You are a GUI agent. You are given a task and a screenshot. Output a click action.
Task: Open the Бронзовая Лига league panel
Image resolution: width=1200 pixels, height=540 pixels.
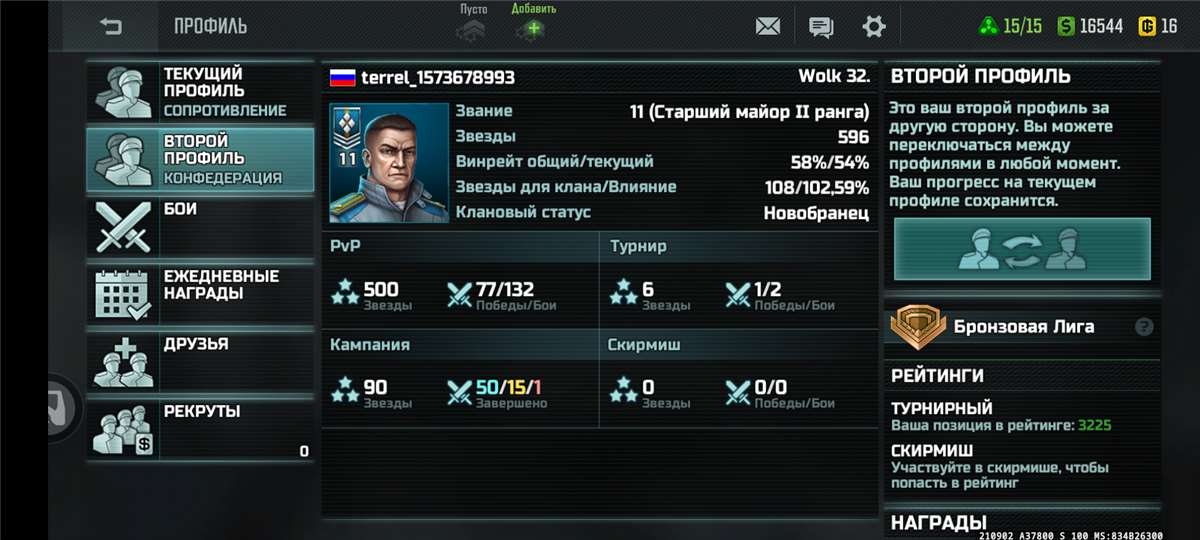point(1010,327)
